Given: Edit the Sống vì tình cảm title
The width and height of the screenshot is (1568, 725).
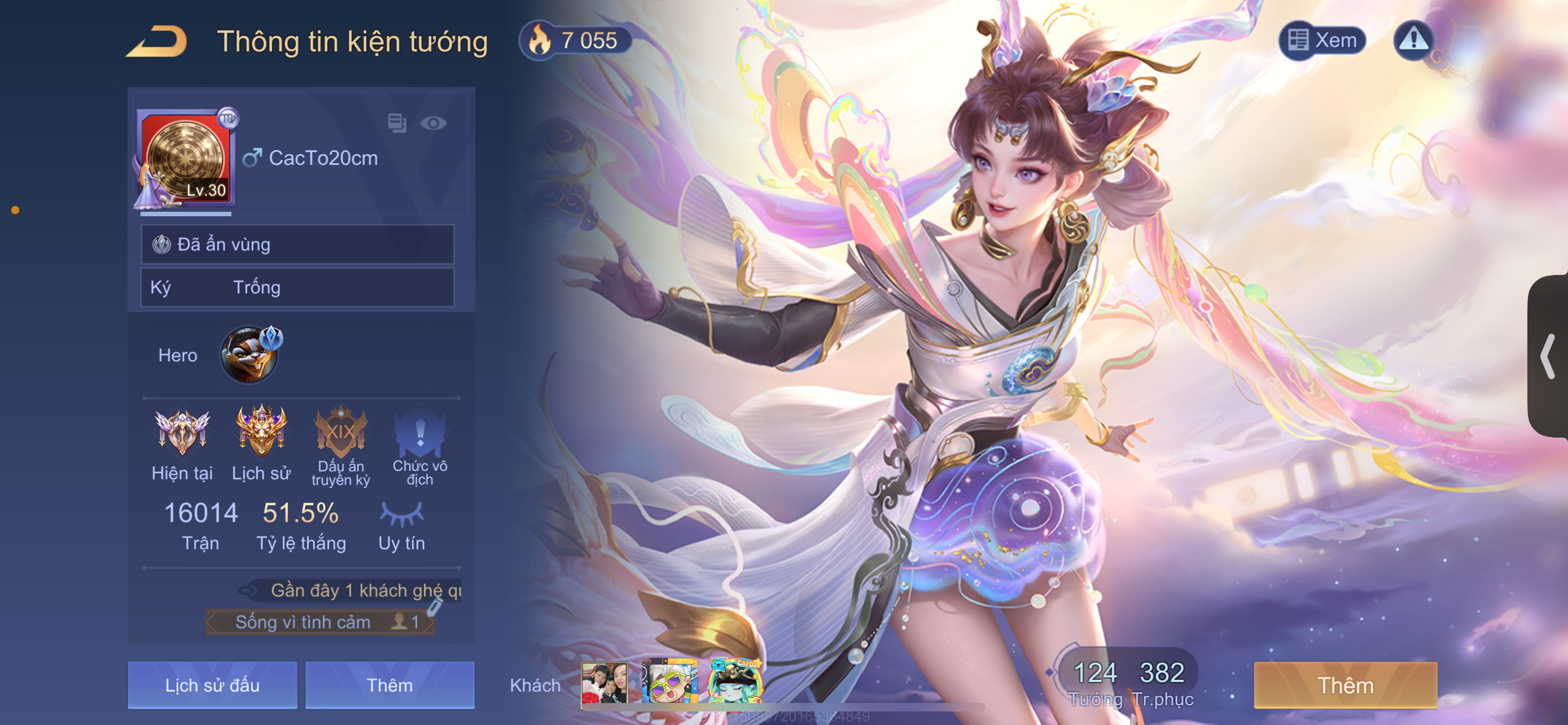Looking at the screenshot, I should [x=433, y=607].
